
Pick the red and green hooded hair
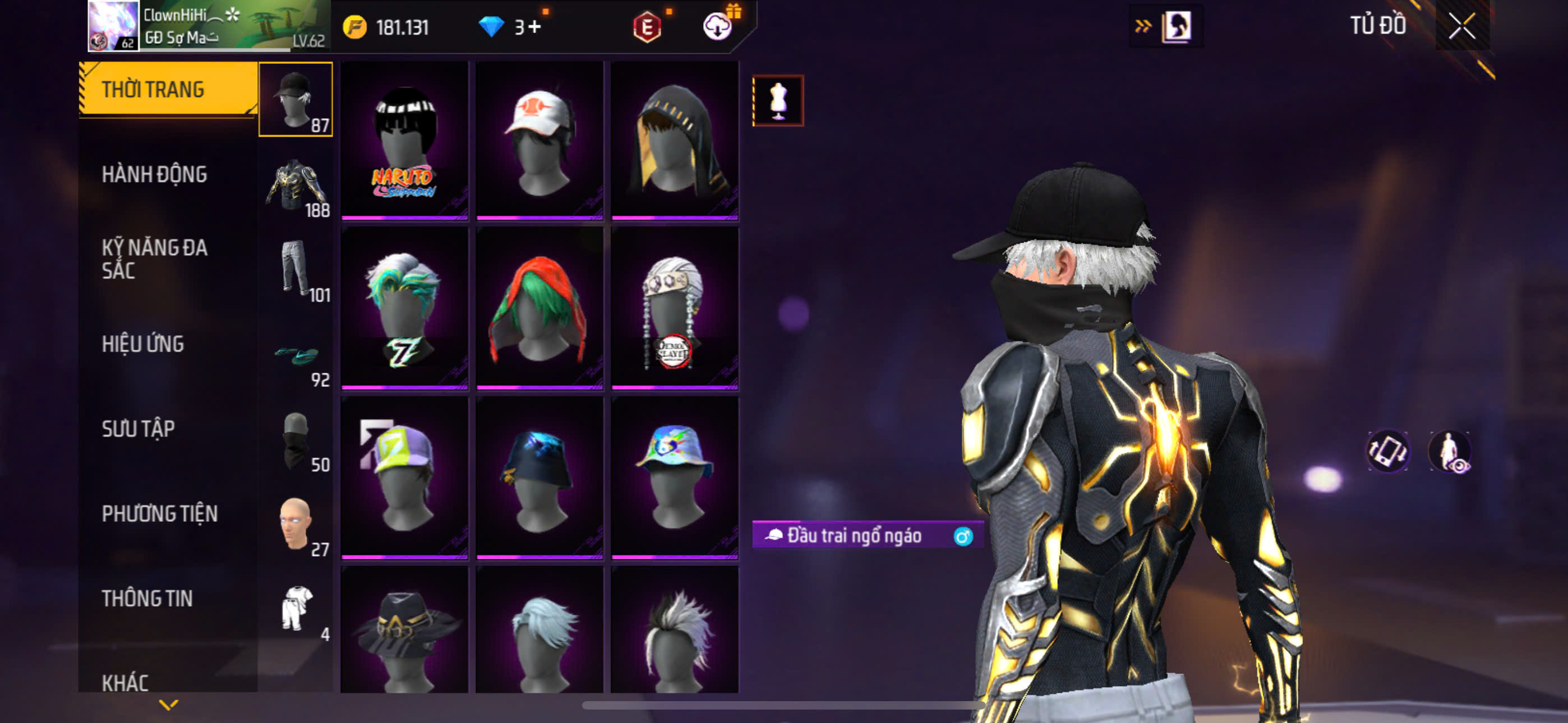coord(539,309)
